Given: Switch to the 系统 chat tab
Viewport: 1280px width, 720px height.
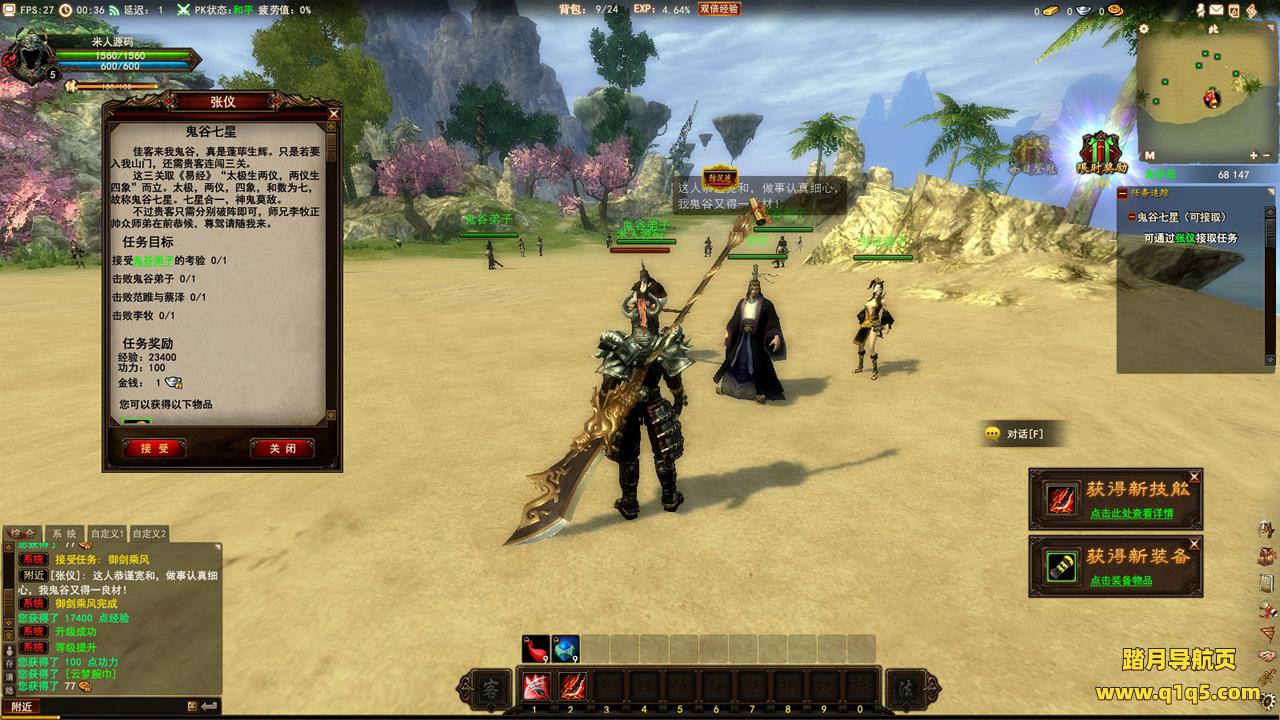Looking at the screenshot, I should click(64, 534).
